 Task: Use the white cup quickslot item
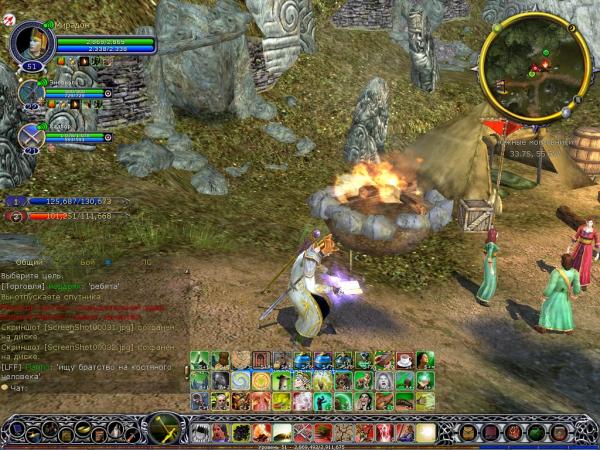pos(404,361)
